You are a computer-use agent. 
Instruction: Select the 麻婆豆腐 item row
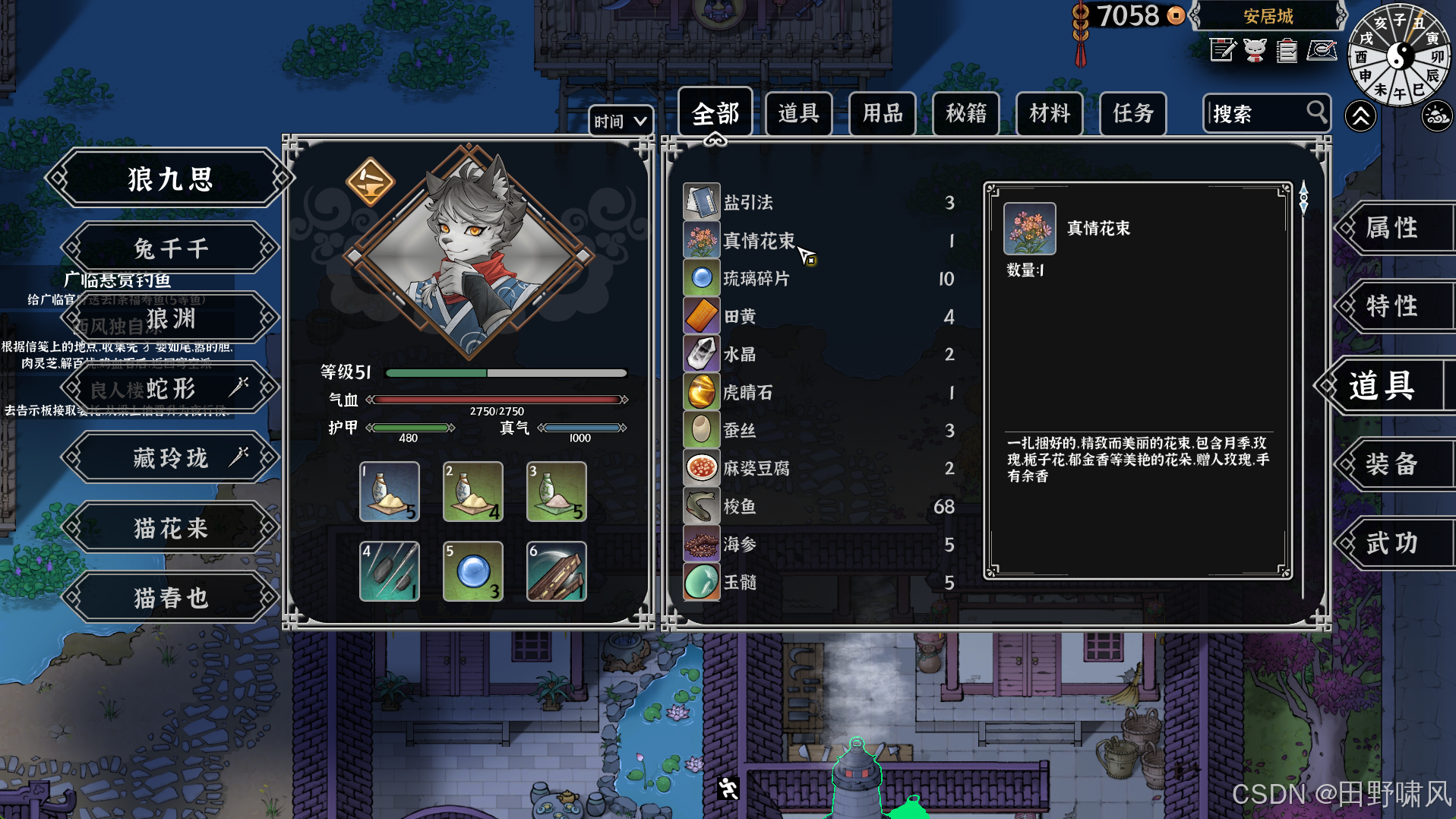click(x=819, y=469)
